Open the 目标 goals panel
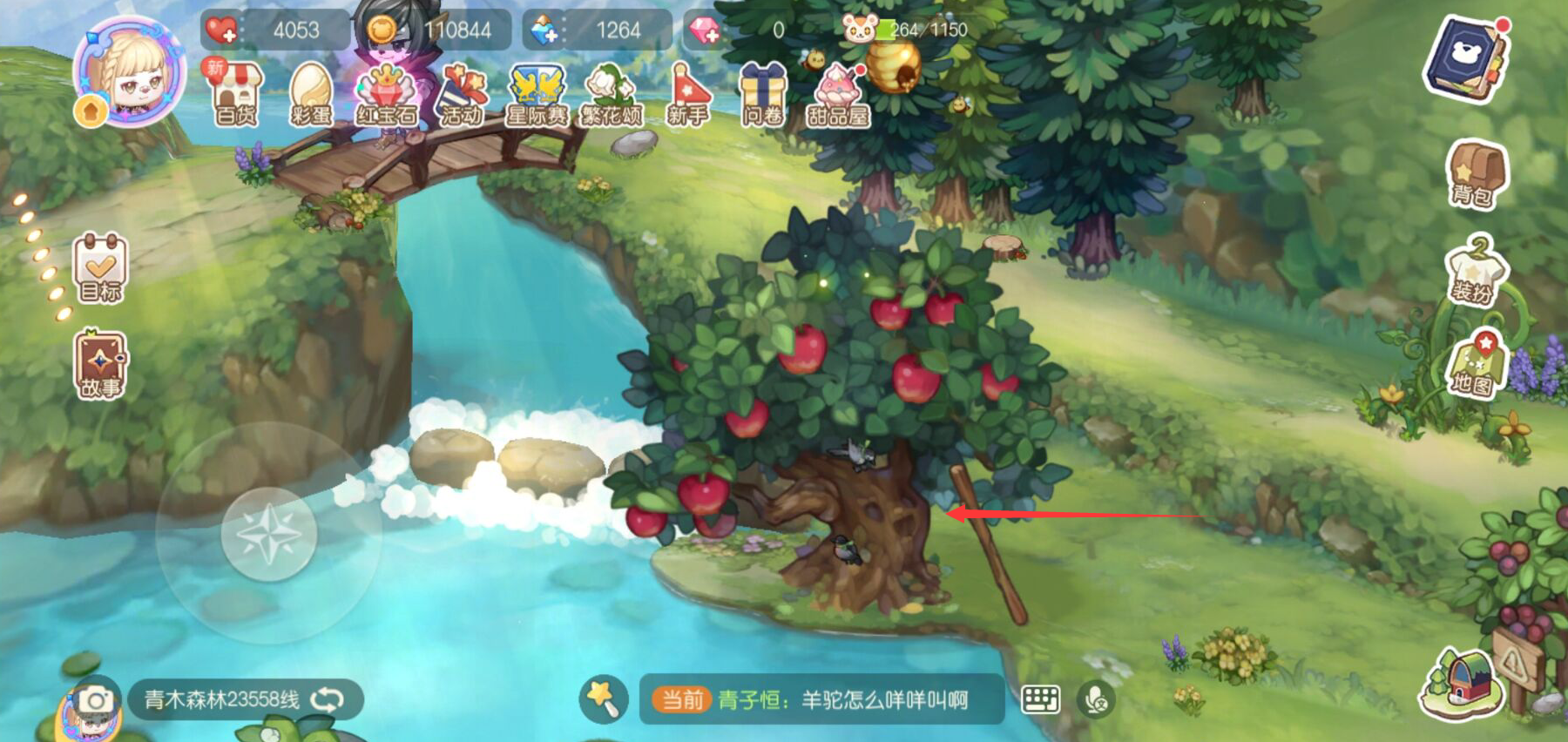The width and height of the screenshot is (1568, 742). pos(98,266)
